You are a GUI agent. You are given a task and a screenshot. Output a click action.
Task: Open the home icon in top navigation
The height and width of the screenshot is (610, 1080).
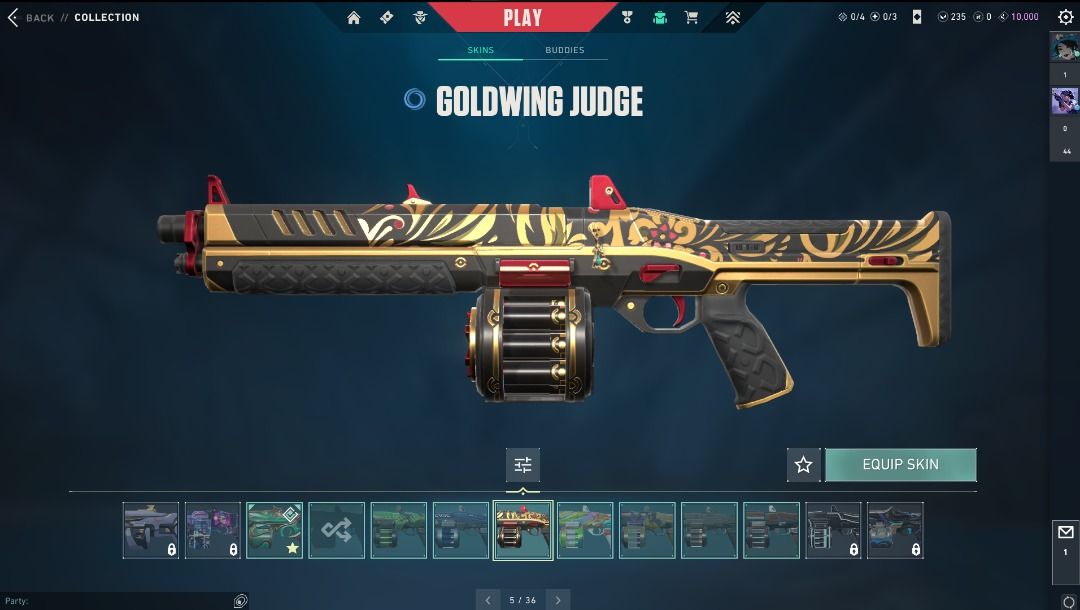pos(353,17)
